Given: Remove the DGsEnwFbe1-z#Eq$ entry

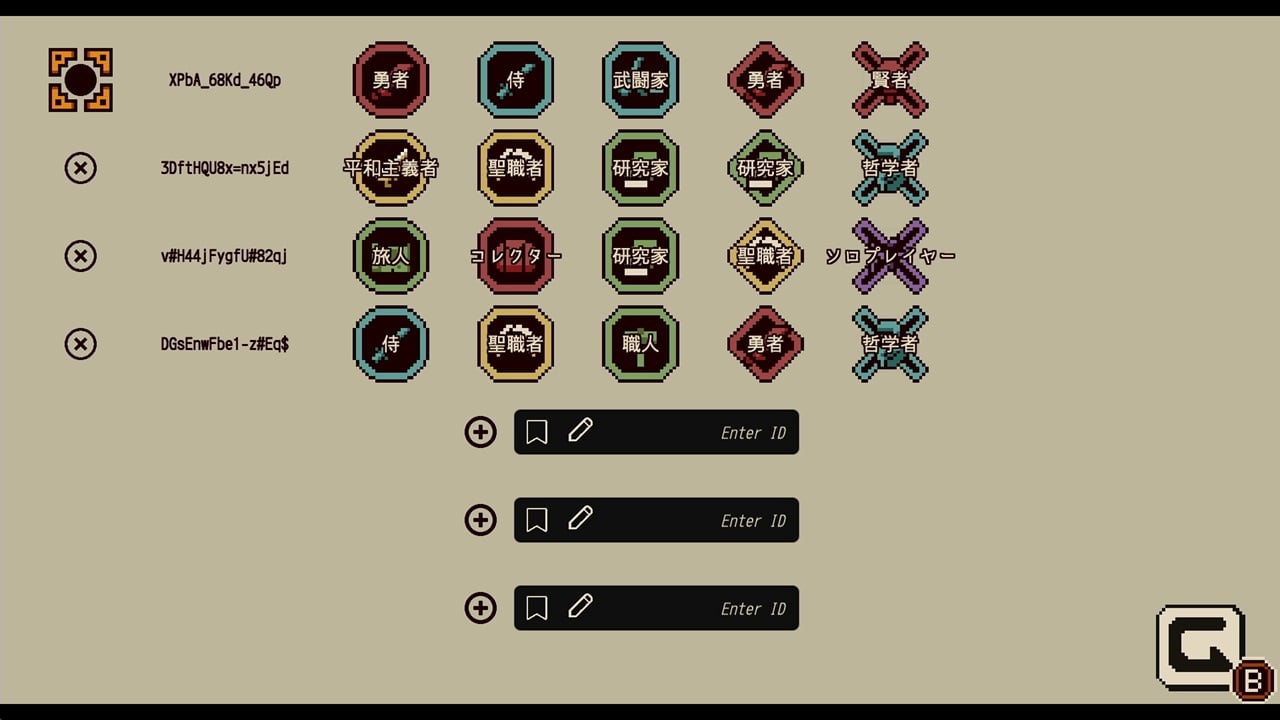Looking at the screenshot, I should pyautogui.click(x=81, y=344).
